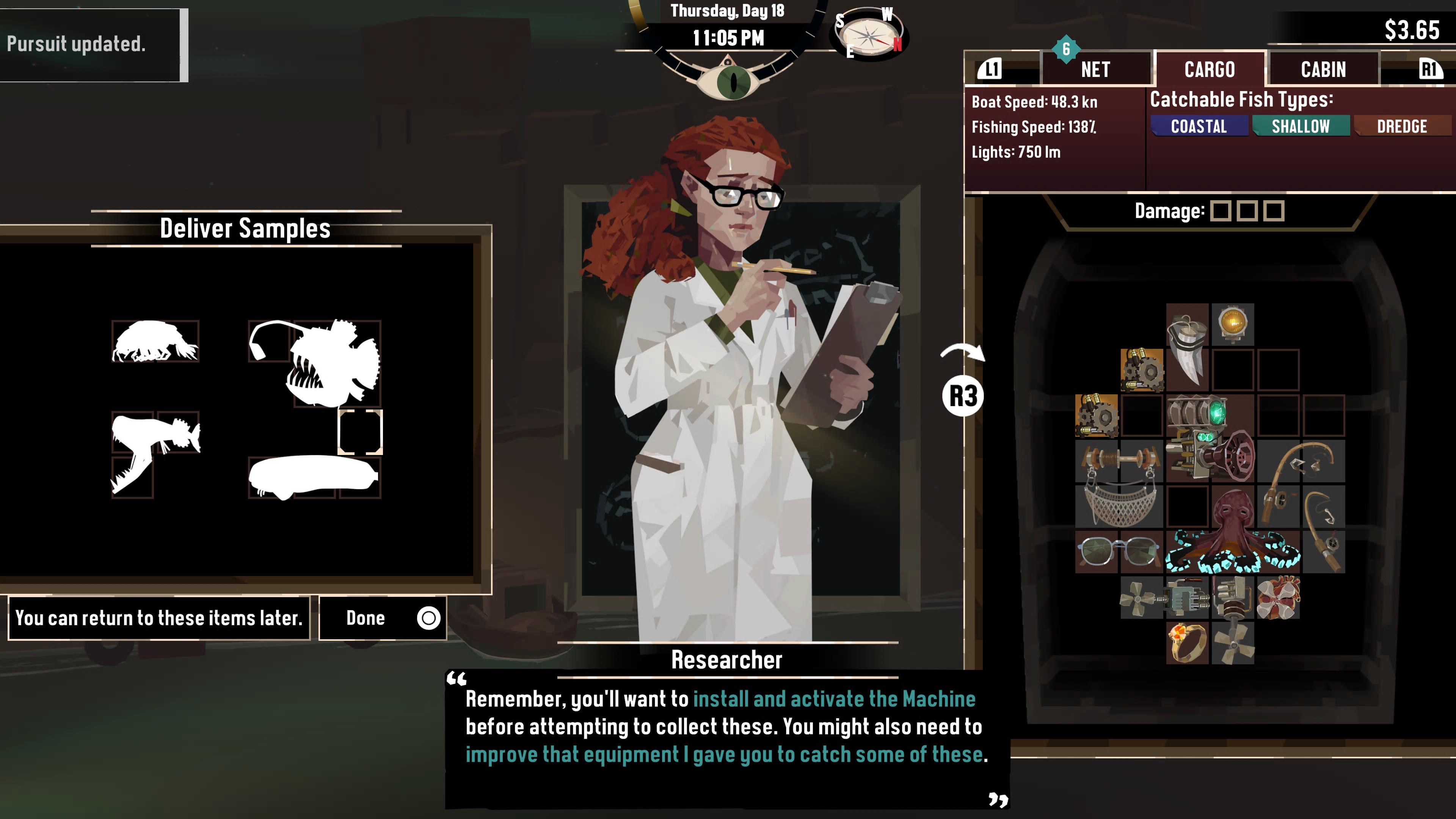The height and width of the screenshot is (819, 1456).
Task: Select the outboard engine with downward propeller
Action: click(x=1233, y=619)
